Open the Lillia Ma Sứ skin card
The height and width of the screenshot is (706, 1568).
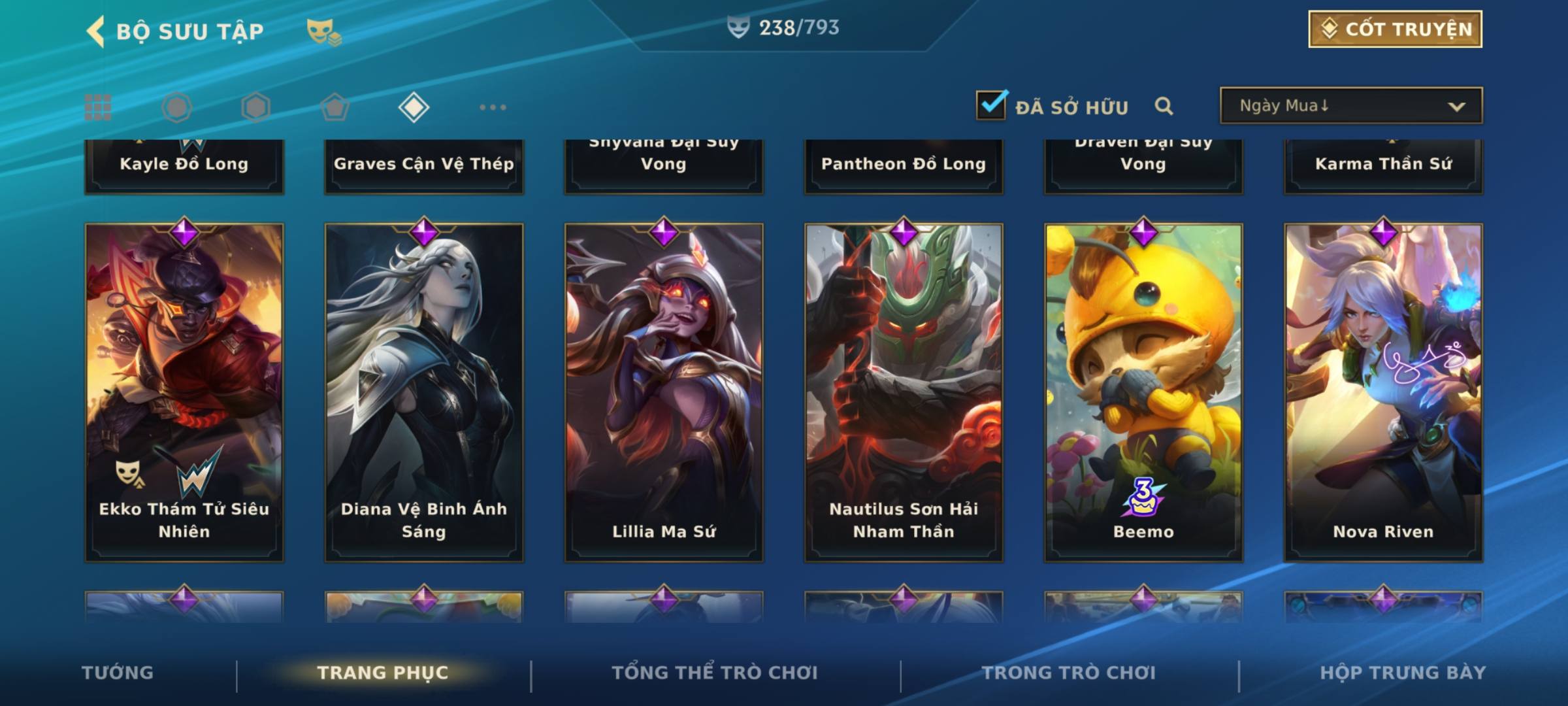664,392
